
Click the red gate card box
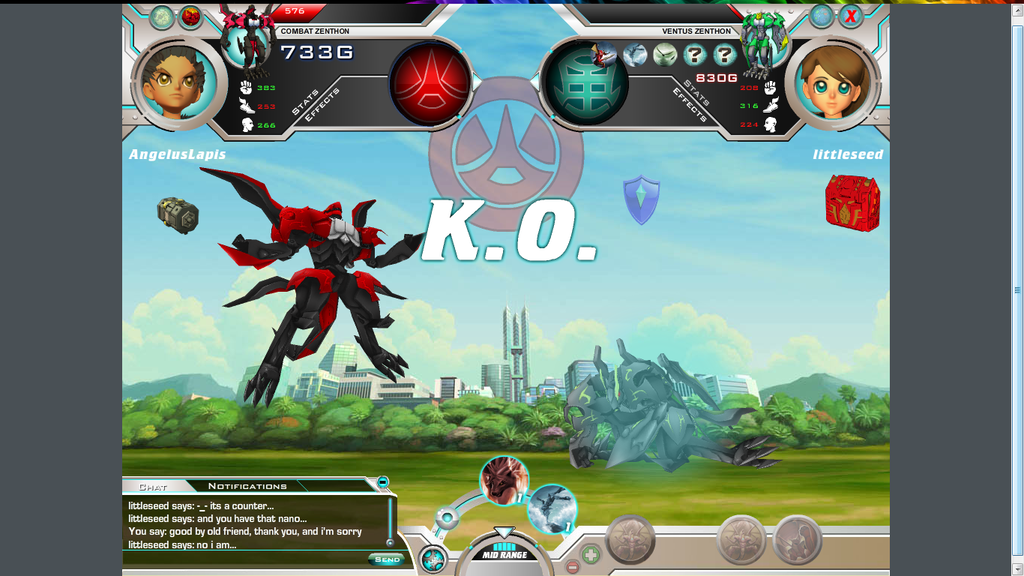click(852, 203)
